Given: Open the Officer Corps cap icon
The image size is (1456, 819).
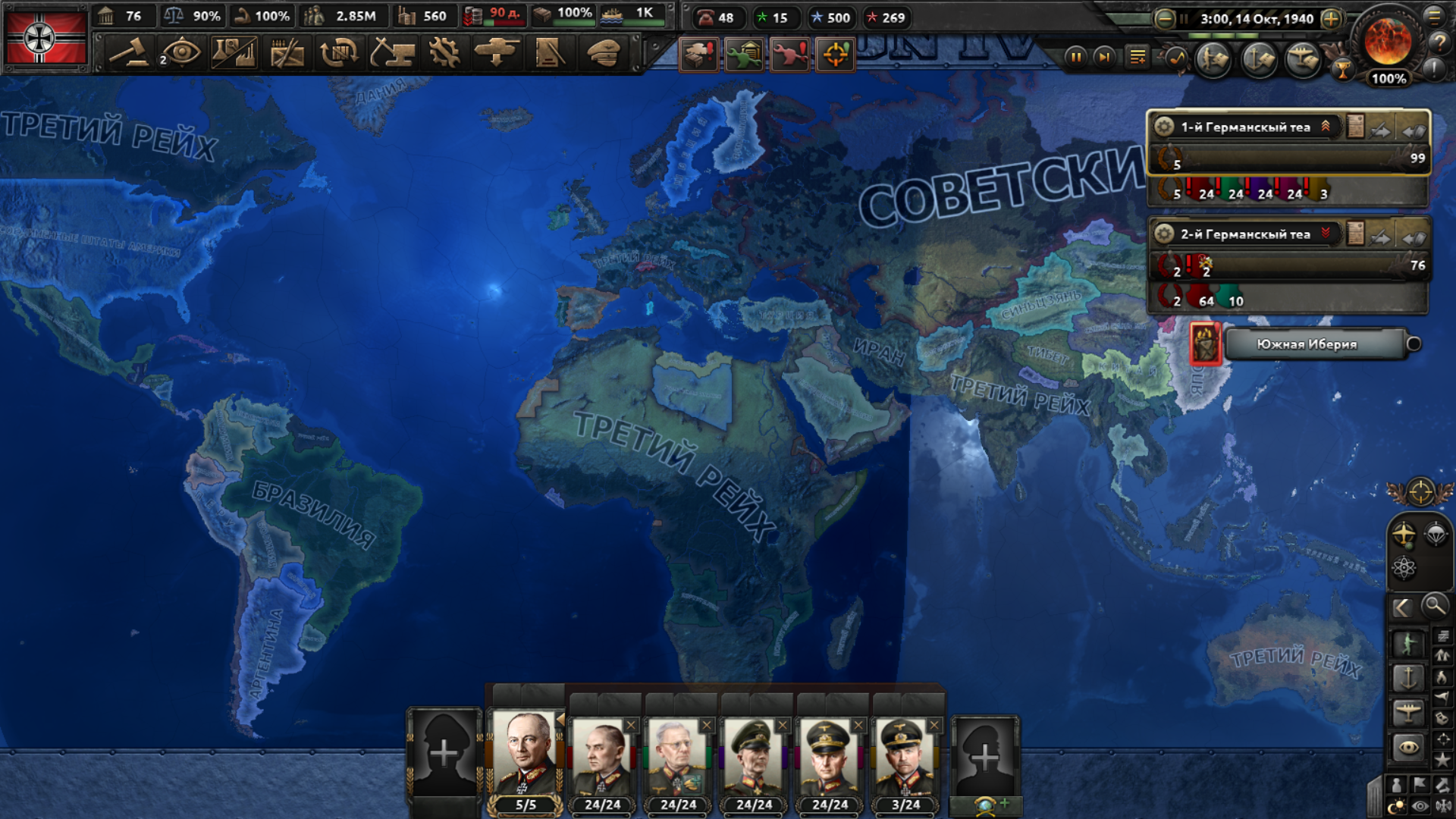Looking at the screenshot, I should [603, 53].
